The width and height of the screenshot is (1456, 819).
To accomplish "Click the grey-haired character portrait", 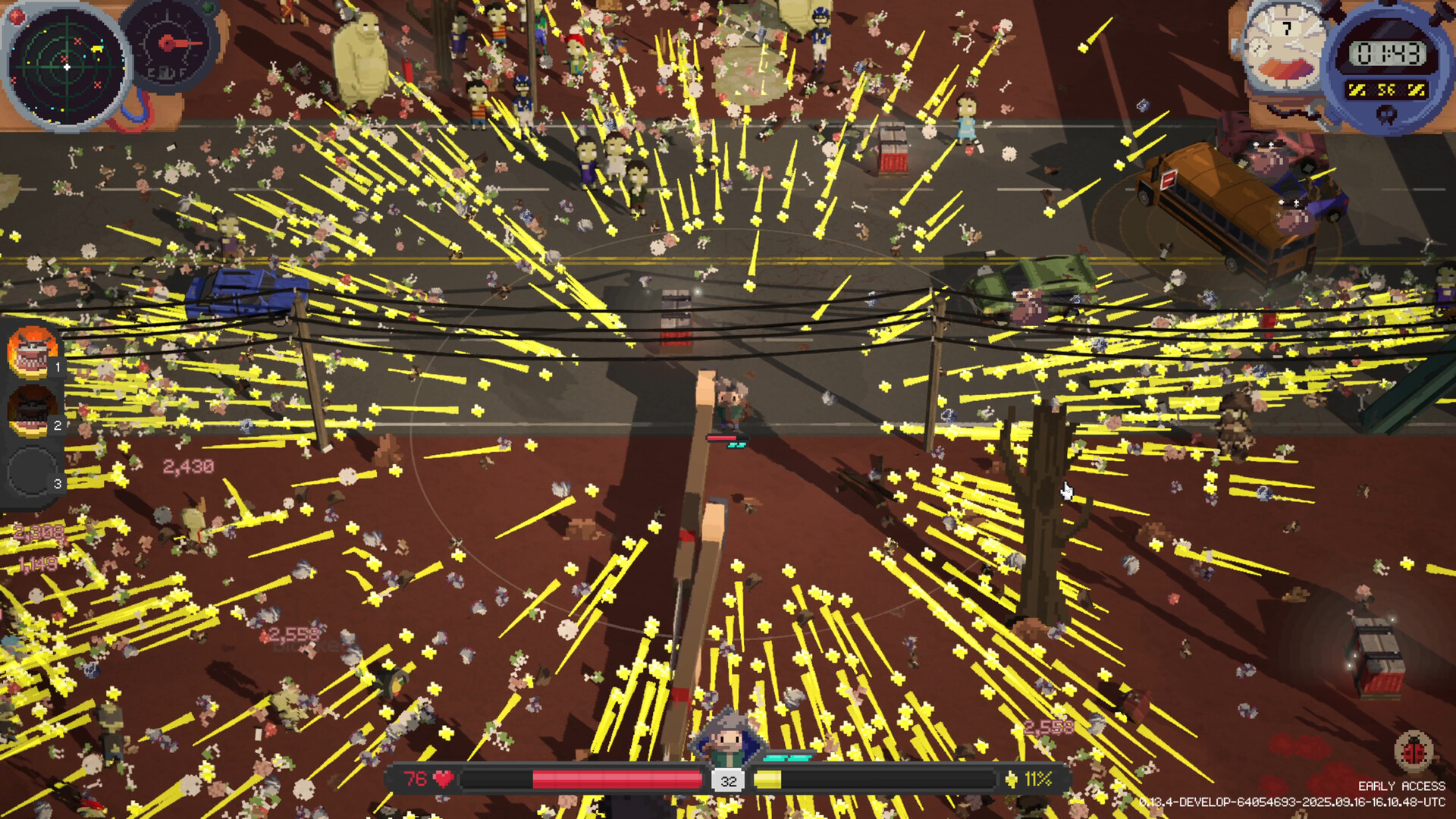I will (728, 737).
